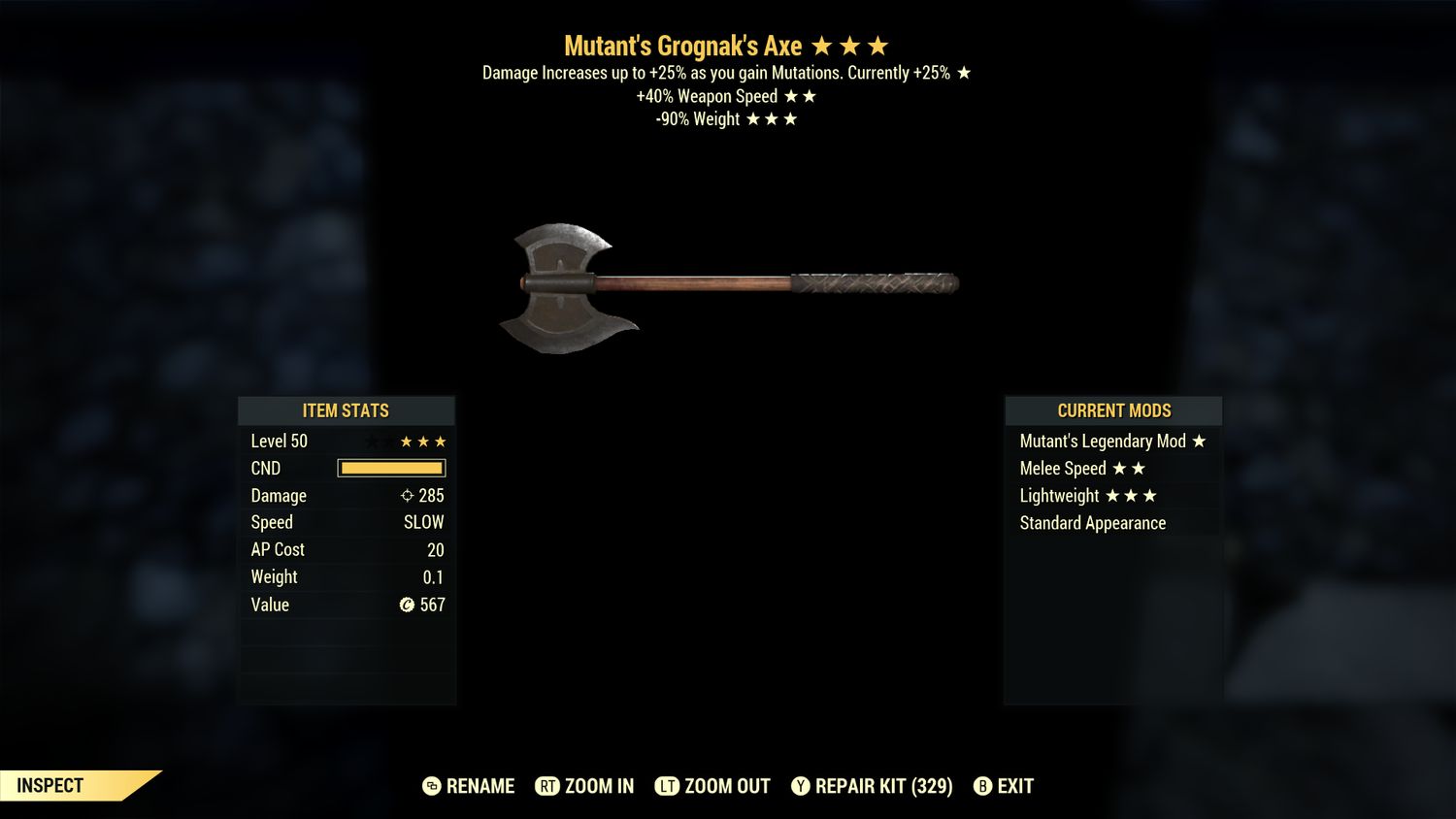
Task: Click the Zoom In control
Action: 584,786
